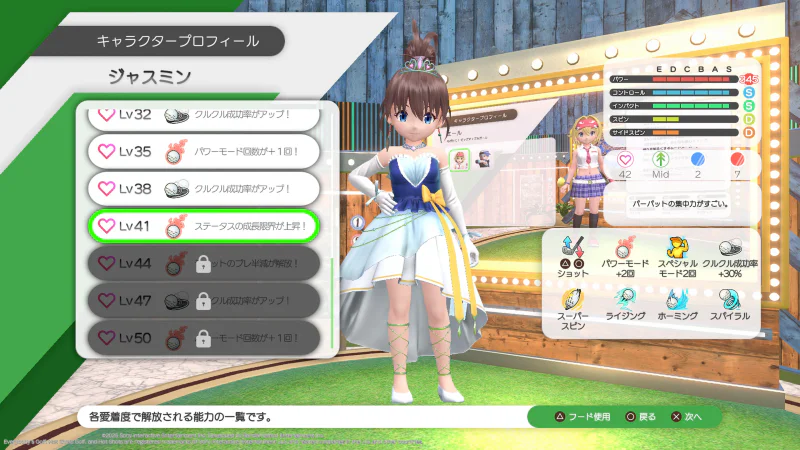The height and width of the screenshot is (450, 800).
Task: Select the Lv32 affection reward row
Action: (x=203, y=115)
